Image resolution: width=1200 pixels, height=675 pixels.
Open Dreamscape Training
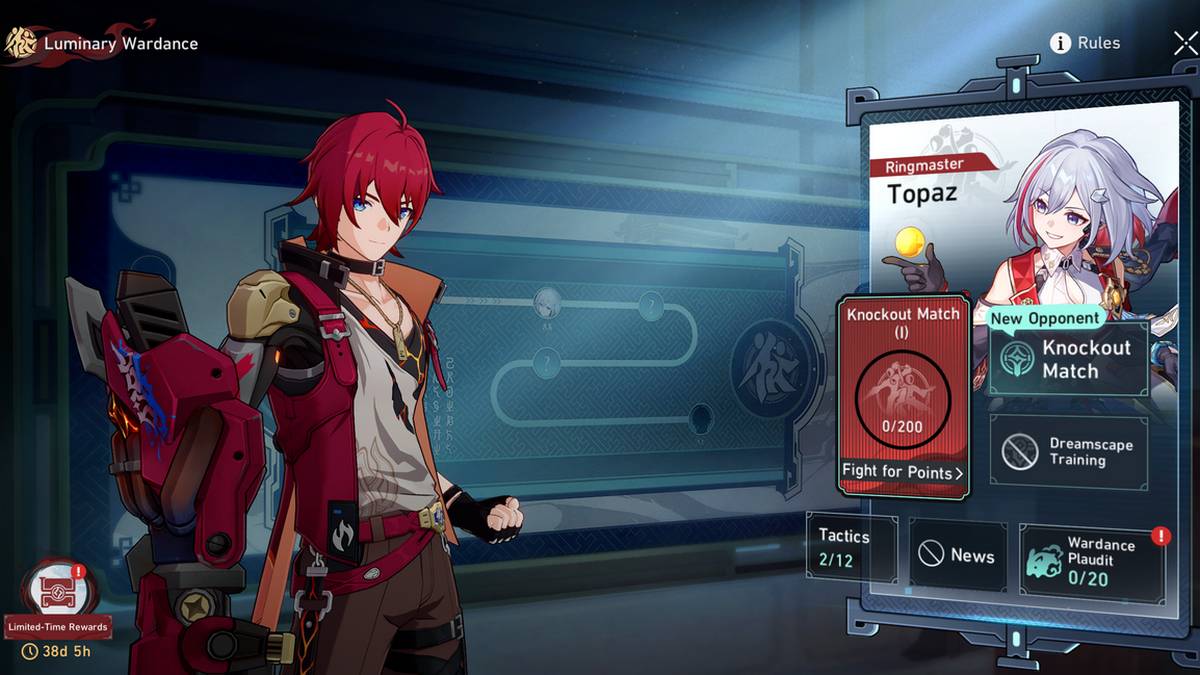click(1068, 452)
